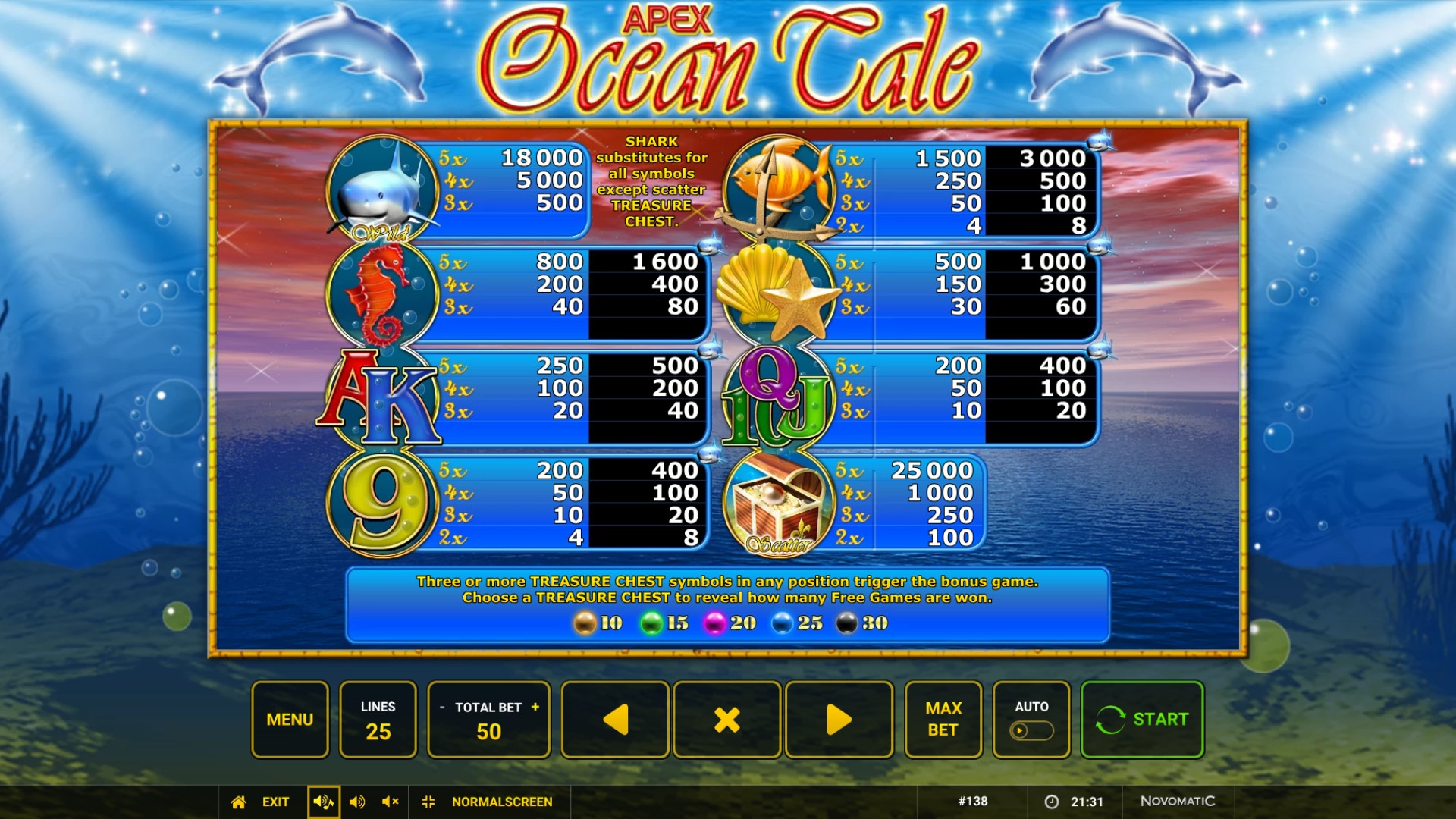Open the MENU button

[290, 719]
